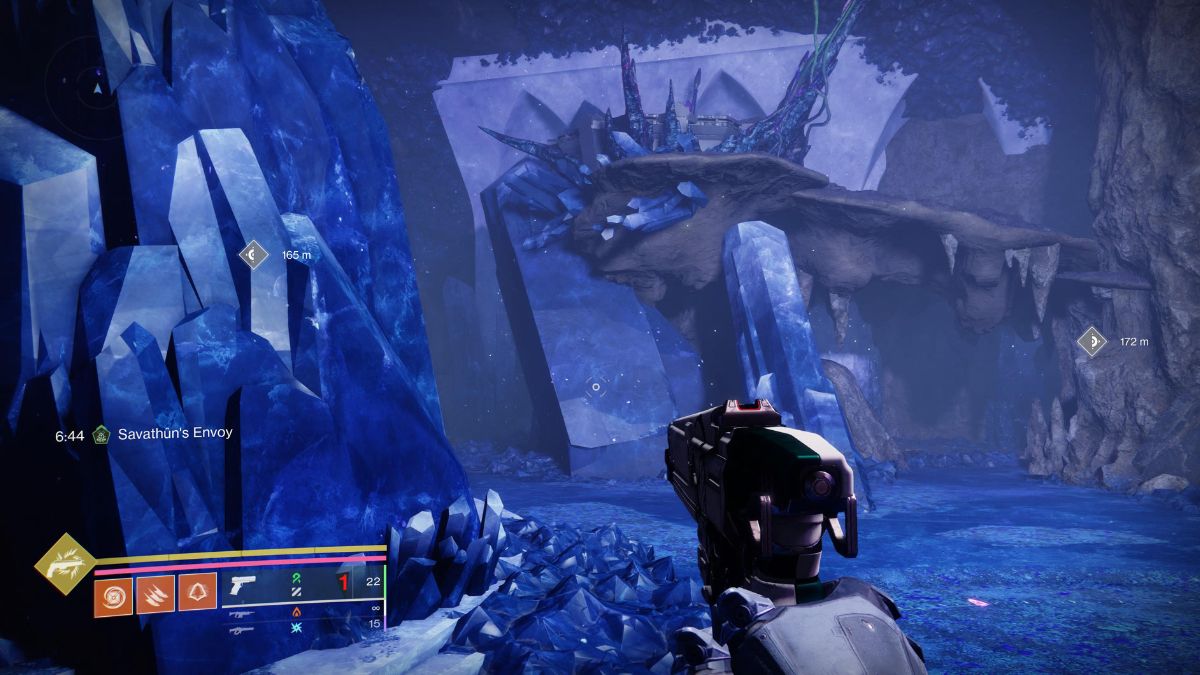This screenshot has height=675, width=1200.
Task: Select the waypoint marker showing 165 m
Action: tap(253, 255)
